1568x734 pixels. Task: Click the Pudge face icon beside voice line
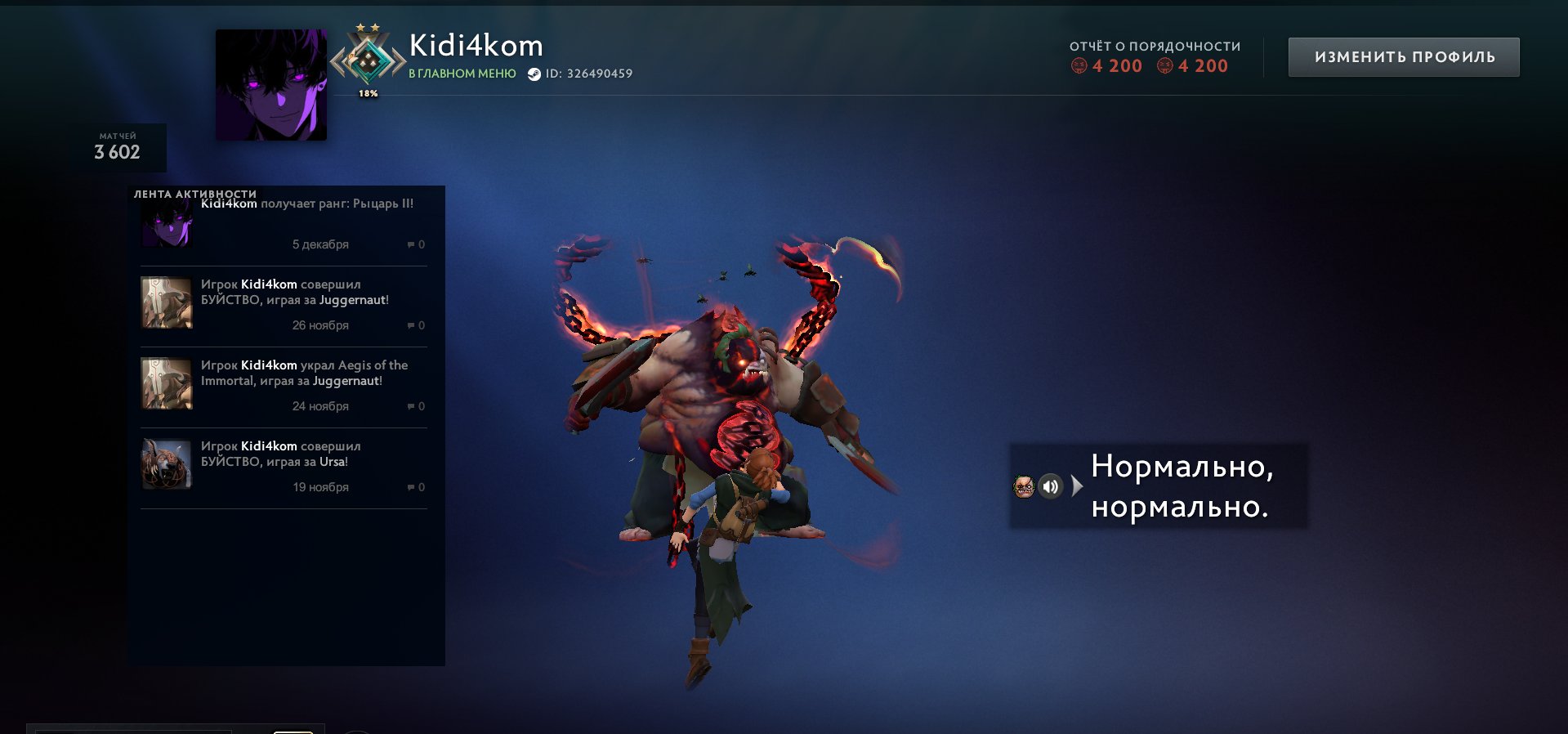point(1024,486)
